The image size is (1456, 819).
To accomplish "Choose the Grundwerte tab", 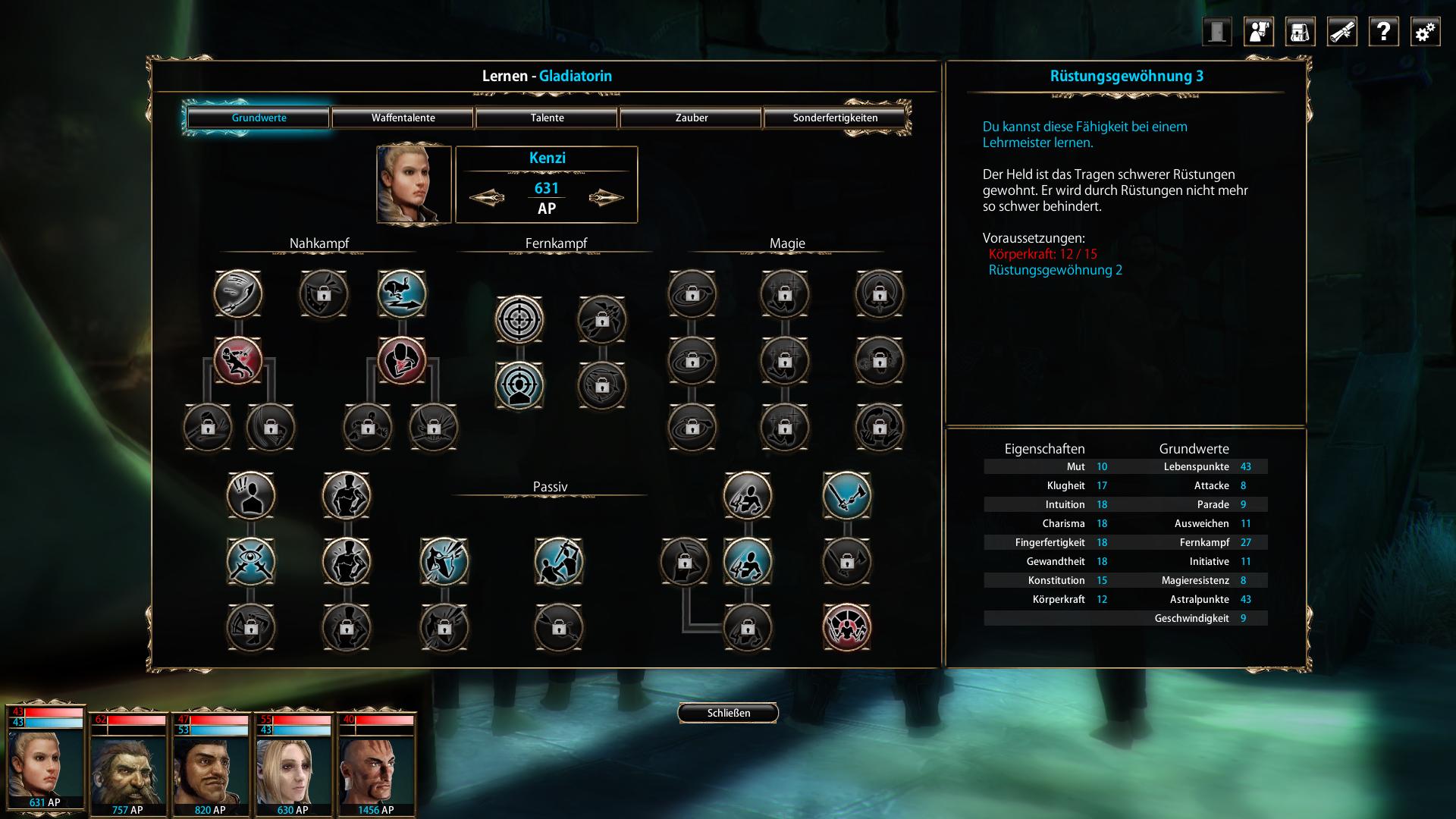I will [x=259, y=118].
